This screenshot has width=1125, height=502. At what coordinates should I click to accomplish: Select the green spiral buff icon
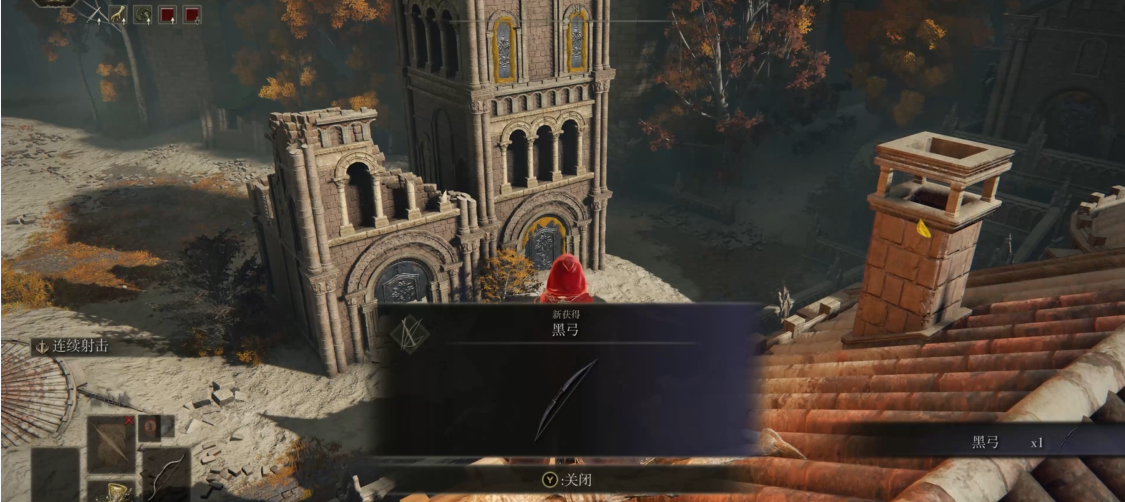143,14
